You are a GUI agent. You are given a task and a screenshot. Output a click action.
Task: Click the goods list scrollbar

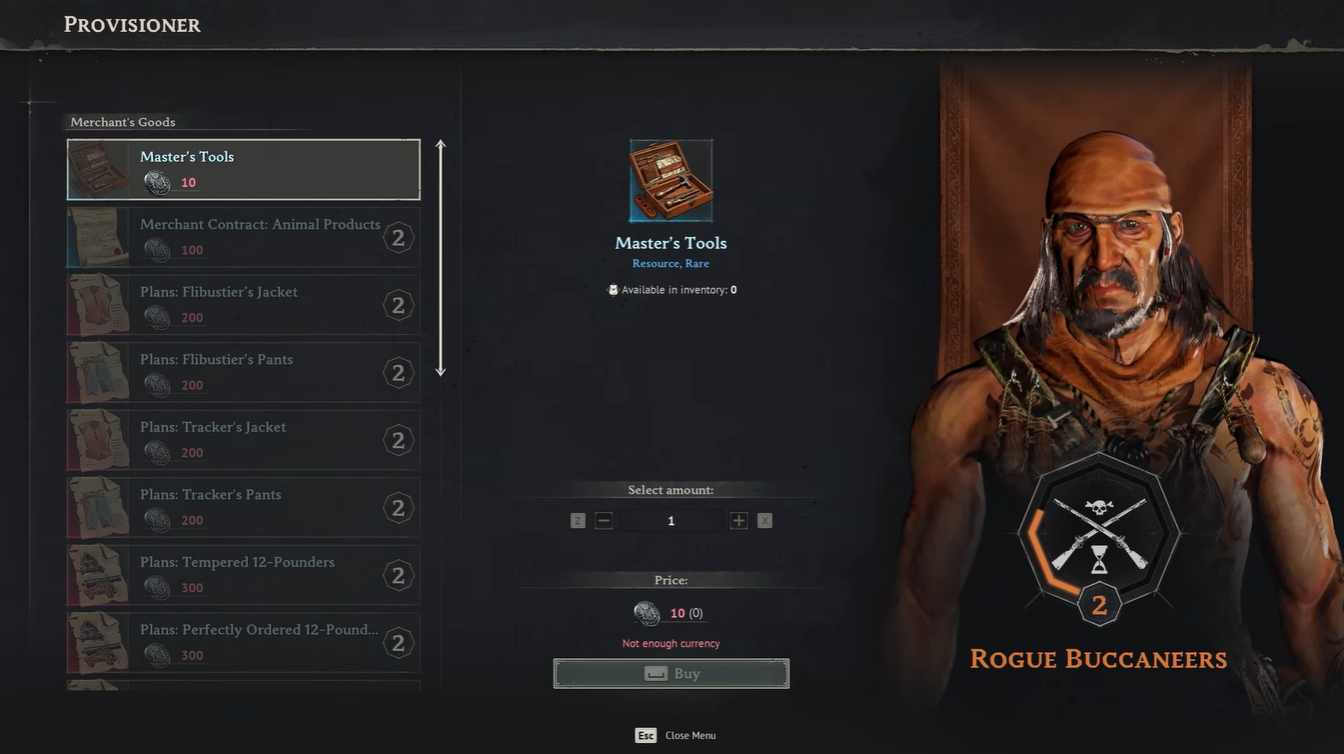pyautogui.click(x=440, y=258)
